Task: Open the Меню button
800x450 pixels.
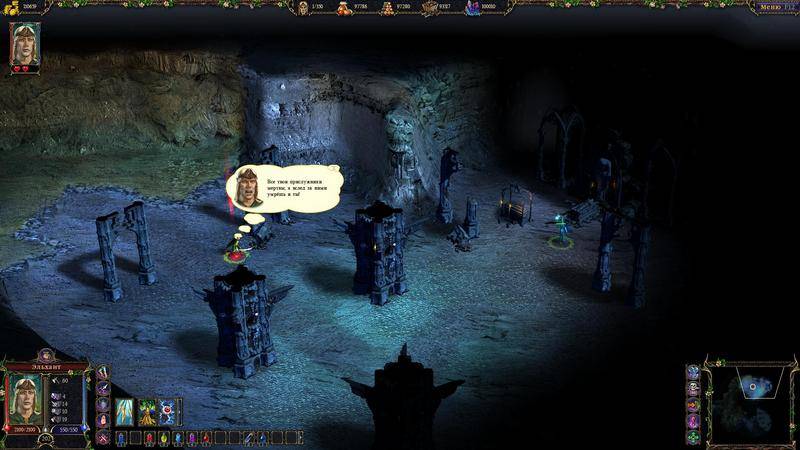Action: (774, 7)
